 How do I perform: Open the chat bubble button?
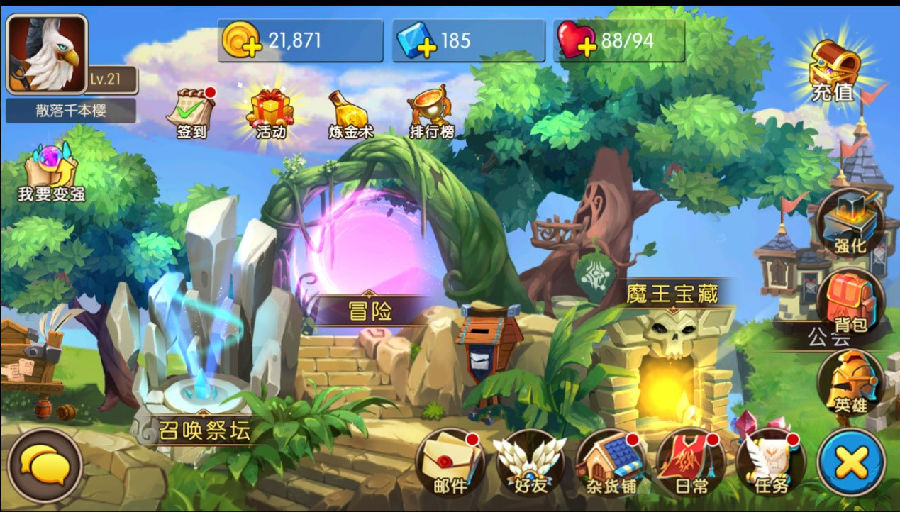pos(44,463)
